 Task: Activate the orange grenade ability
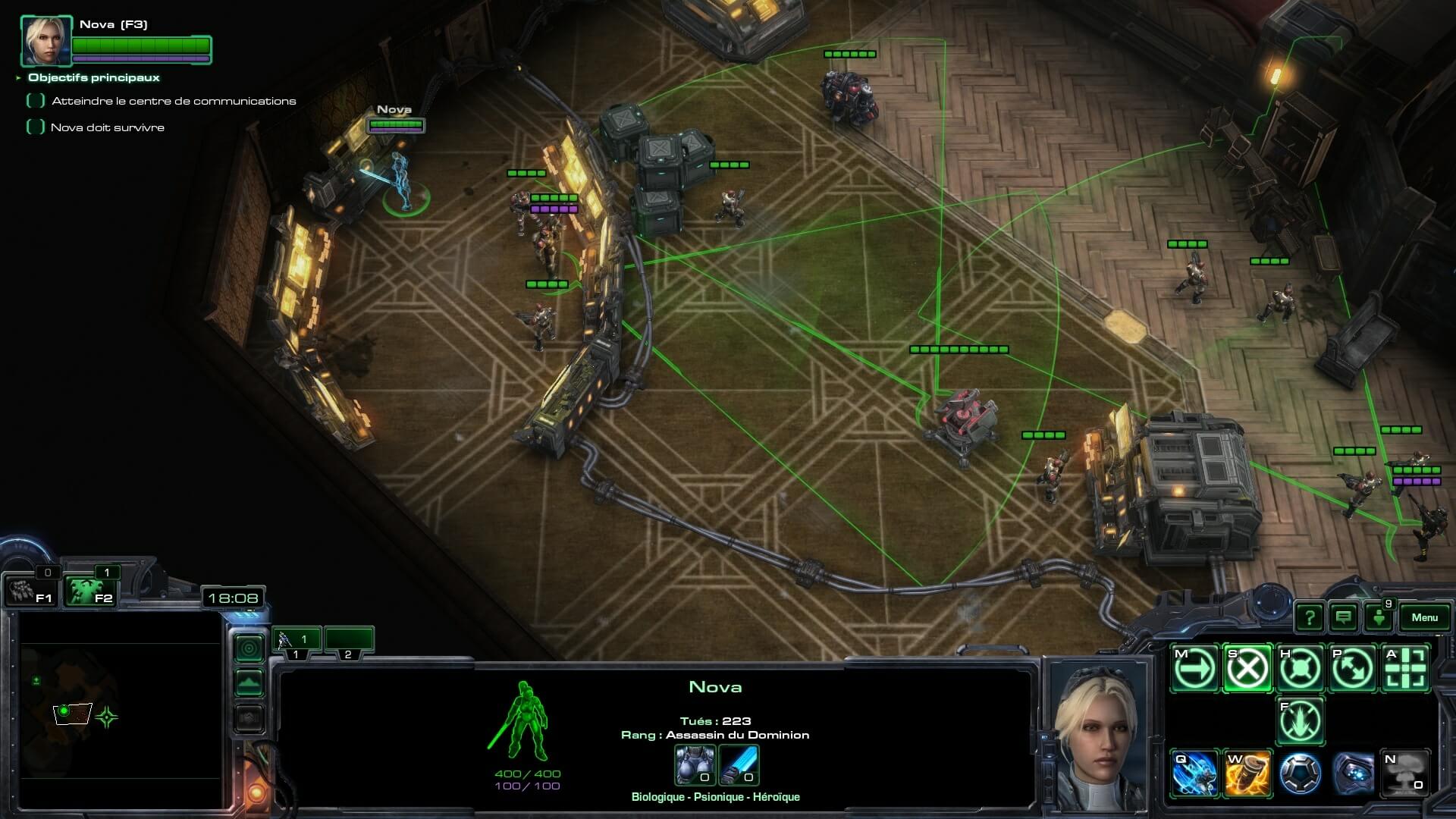(x=1247, y=774)
